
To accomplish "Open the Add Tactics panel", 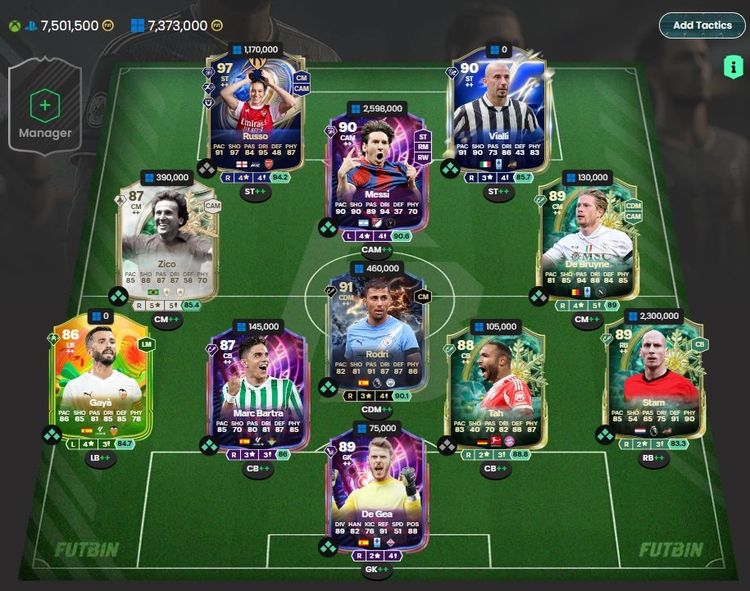I will [702, 25].
